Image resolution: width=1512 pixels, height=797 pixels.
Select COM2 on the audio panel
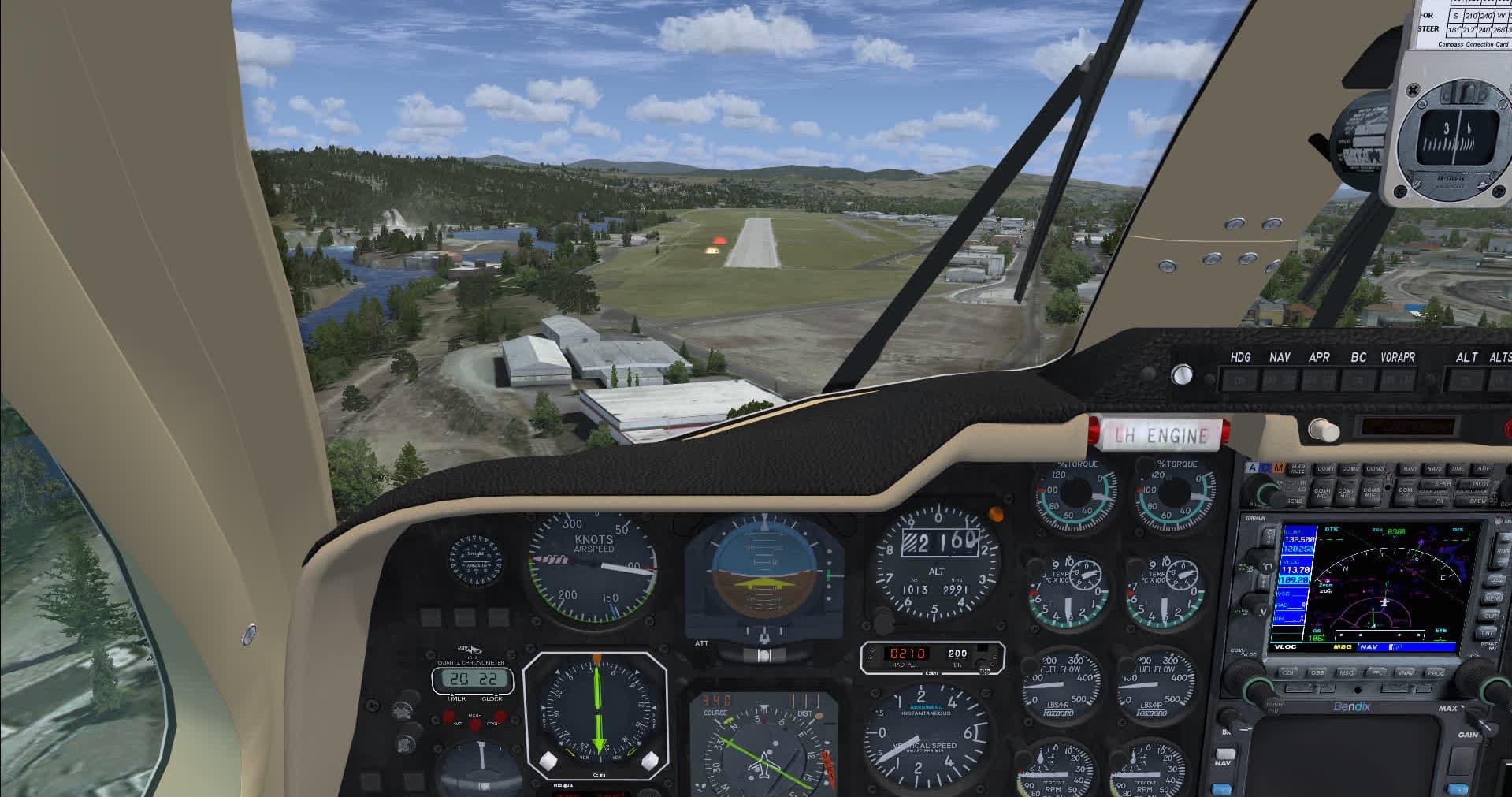coord(1350,469)
